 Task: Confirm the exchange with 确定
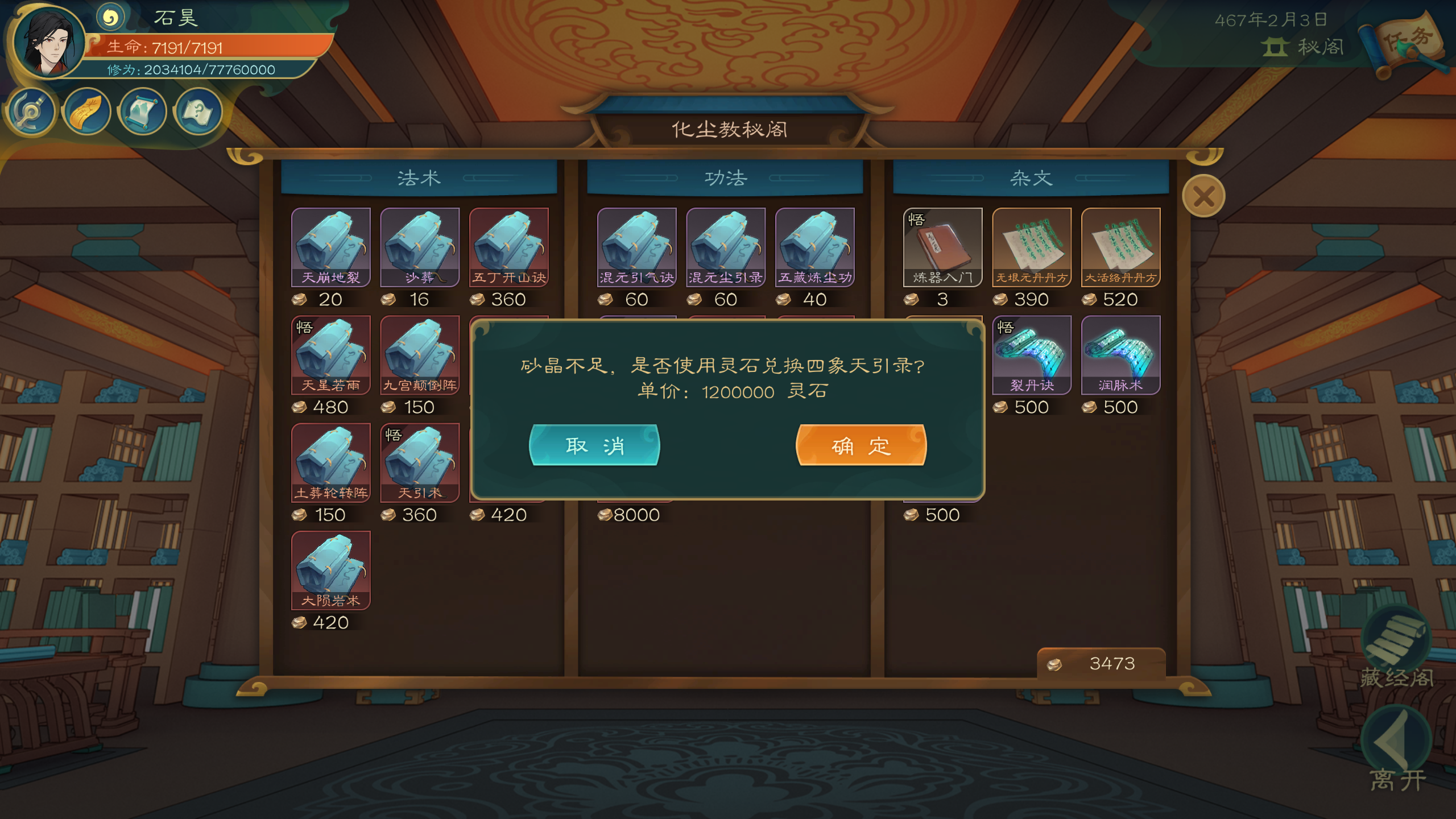tap(861, 445)
